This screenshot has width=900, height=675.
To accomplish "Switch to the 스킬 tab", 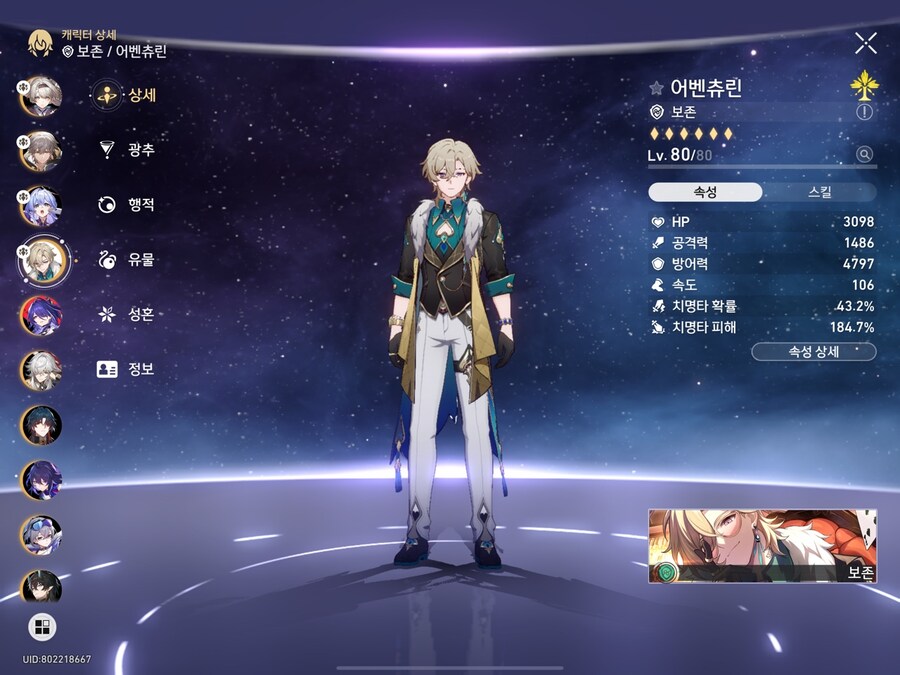I will 819,192.
